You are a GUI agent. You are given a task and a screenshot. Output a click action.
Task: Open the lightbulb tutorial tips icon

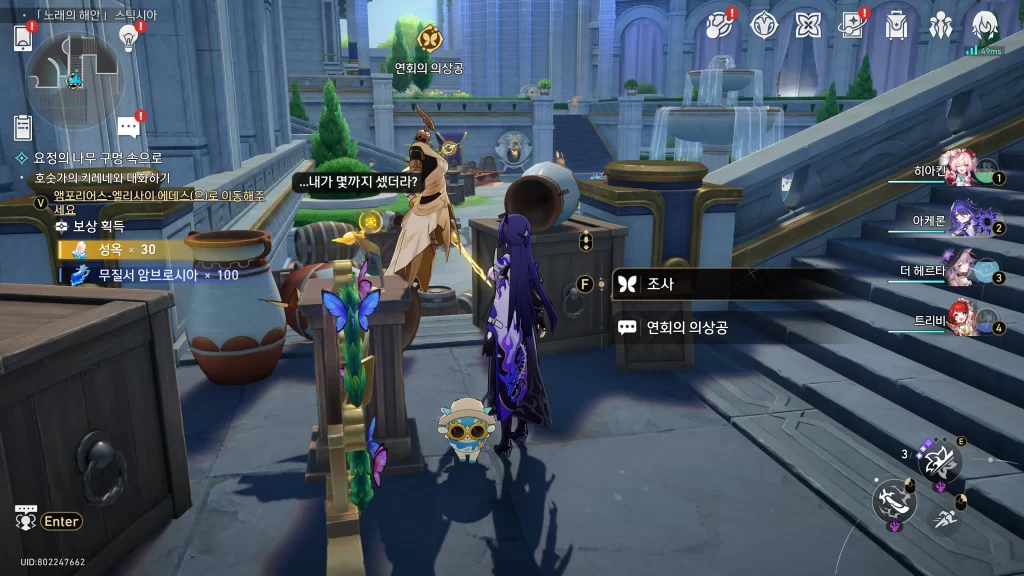click(128, 37)
